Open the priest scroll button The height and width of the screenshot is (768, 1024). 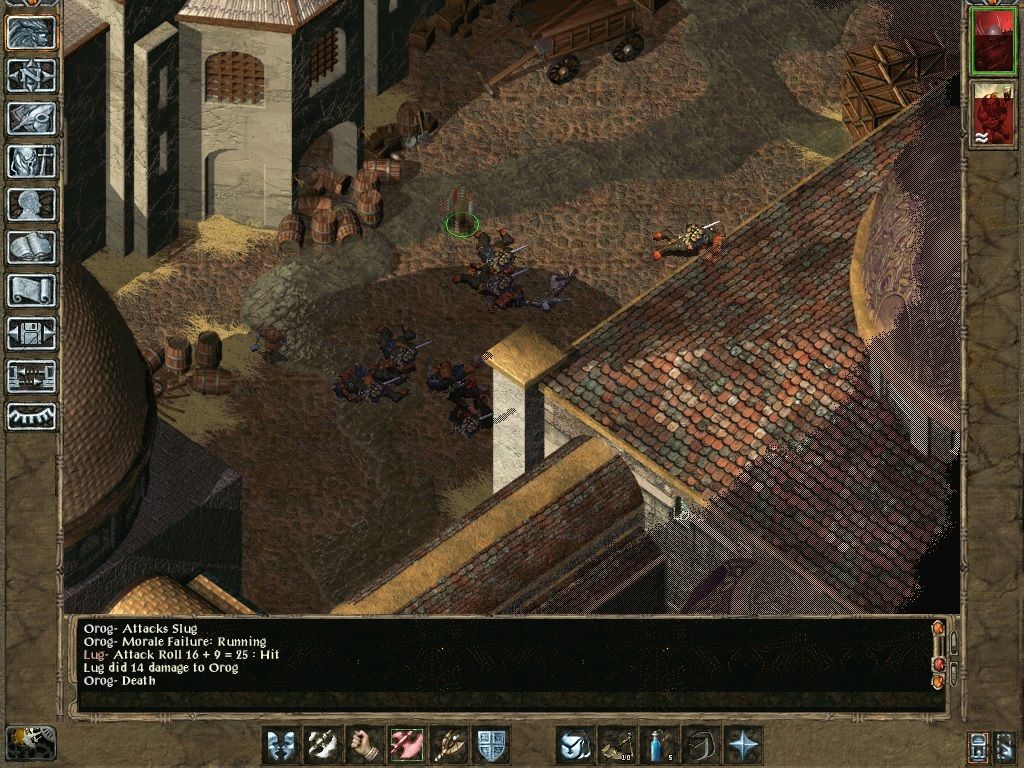point(31,290)
